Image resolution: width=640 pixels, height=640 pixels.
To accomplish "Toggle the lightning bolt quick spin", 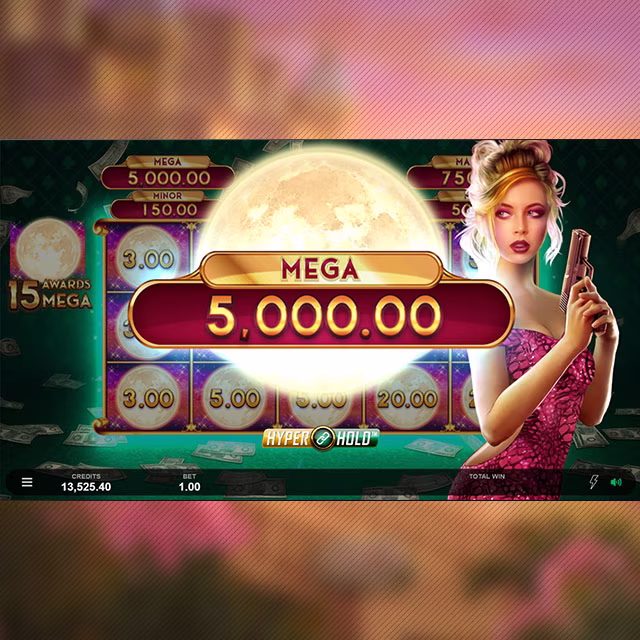I will pos(594,482).
